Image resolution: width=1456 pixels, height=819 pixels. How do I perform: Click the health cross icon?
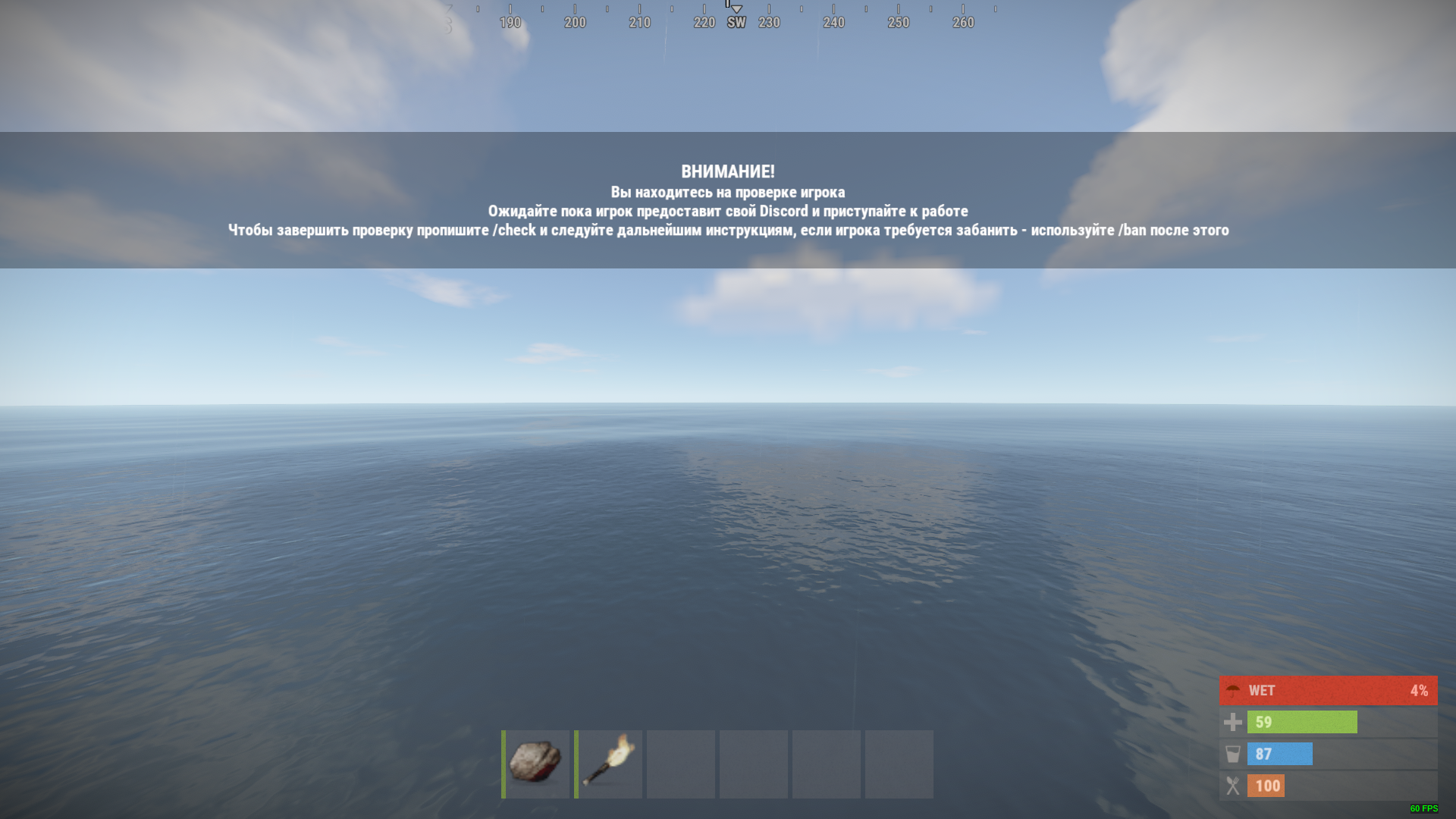tap(1233, 722)
